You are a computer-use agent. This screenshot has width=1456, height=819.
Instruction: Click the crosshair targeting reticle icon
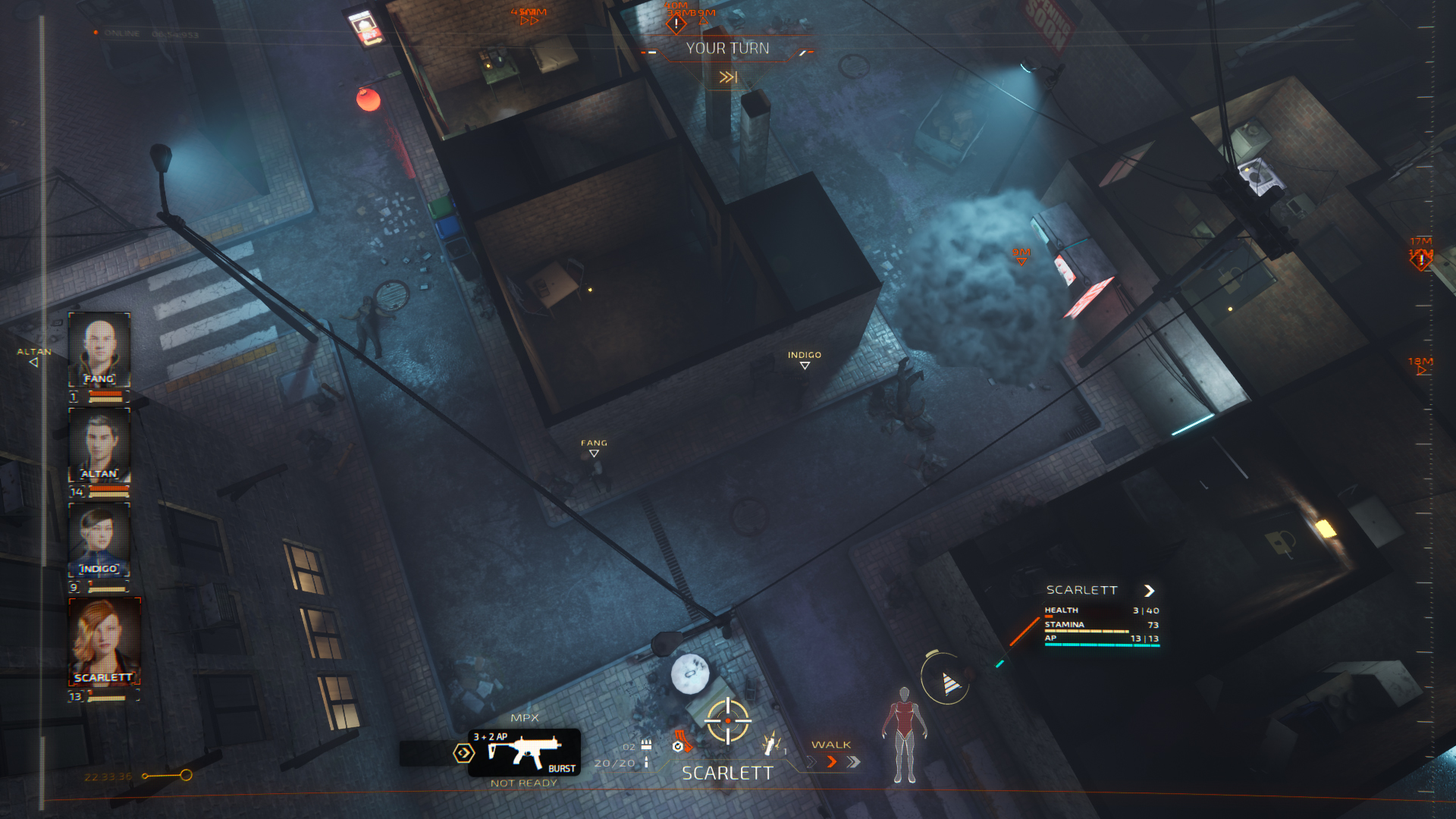727,722
